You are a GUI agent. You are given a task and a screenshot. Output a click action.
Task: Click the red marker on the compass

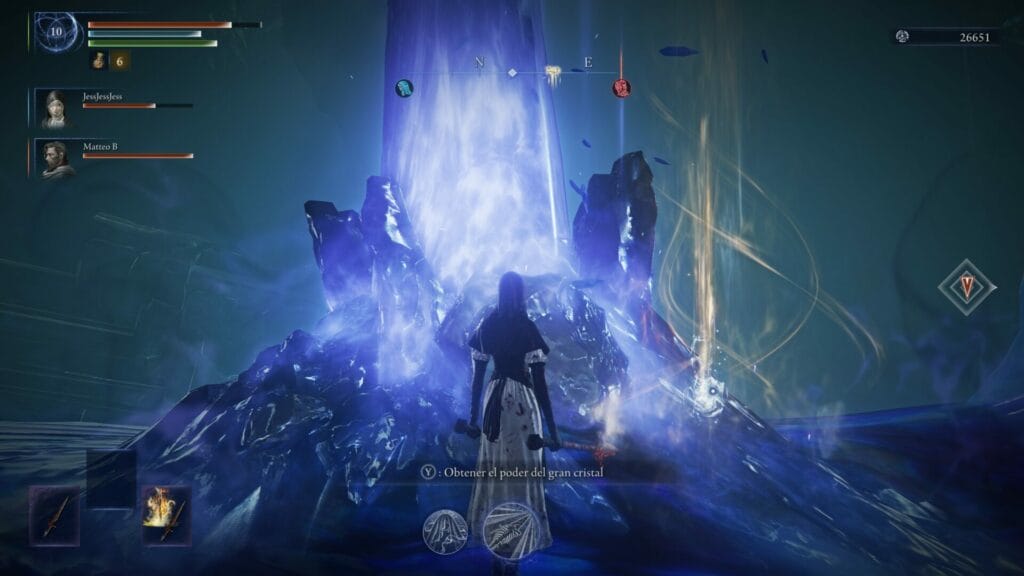(x=621, y=88)
